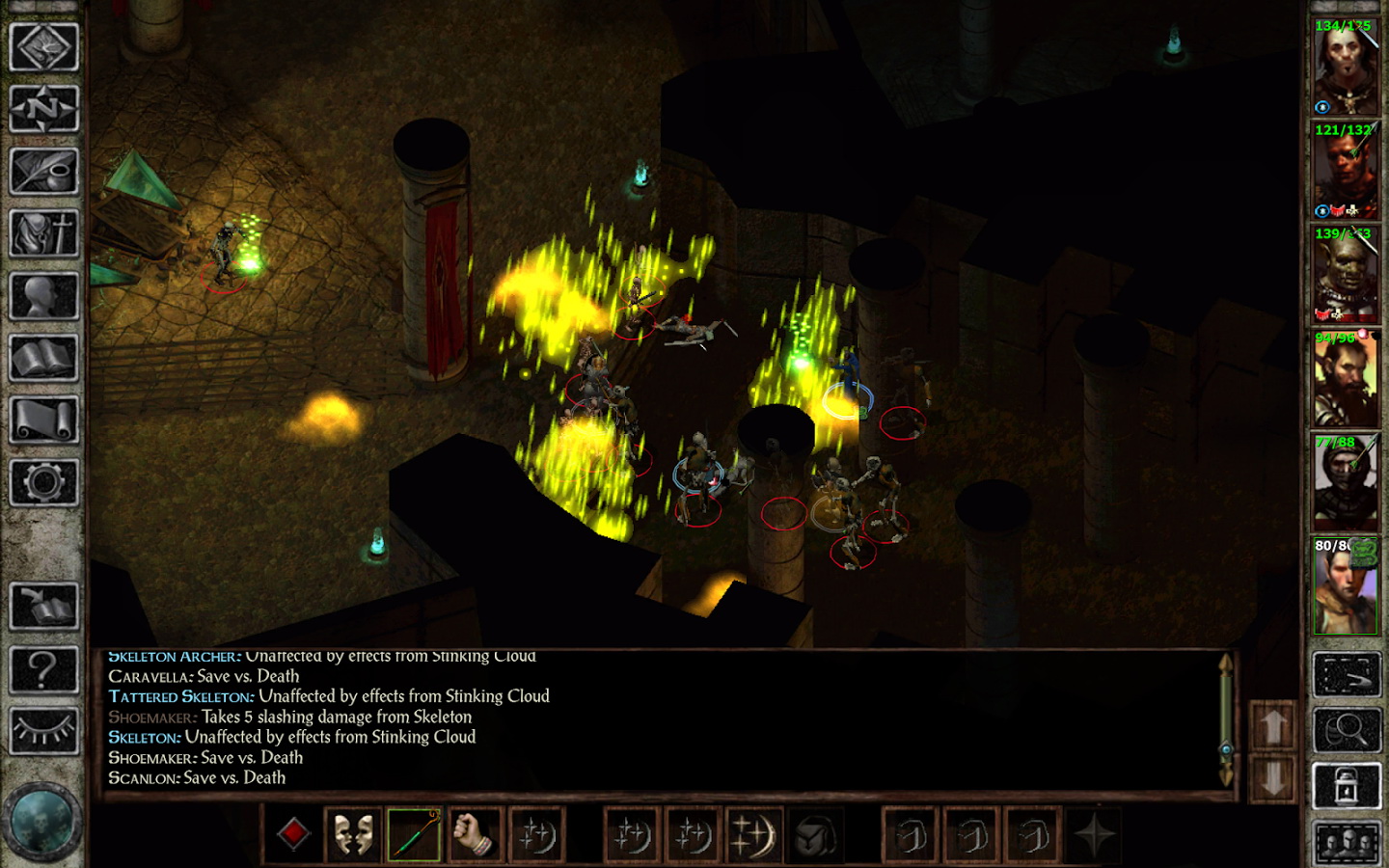This screenshot has height=868, width=1389.
Task: Open the area map with the compass button
Action: pos(43,109)
